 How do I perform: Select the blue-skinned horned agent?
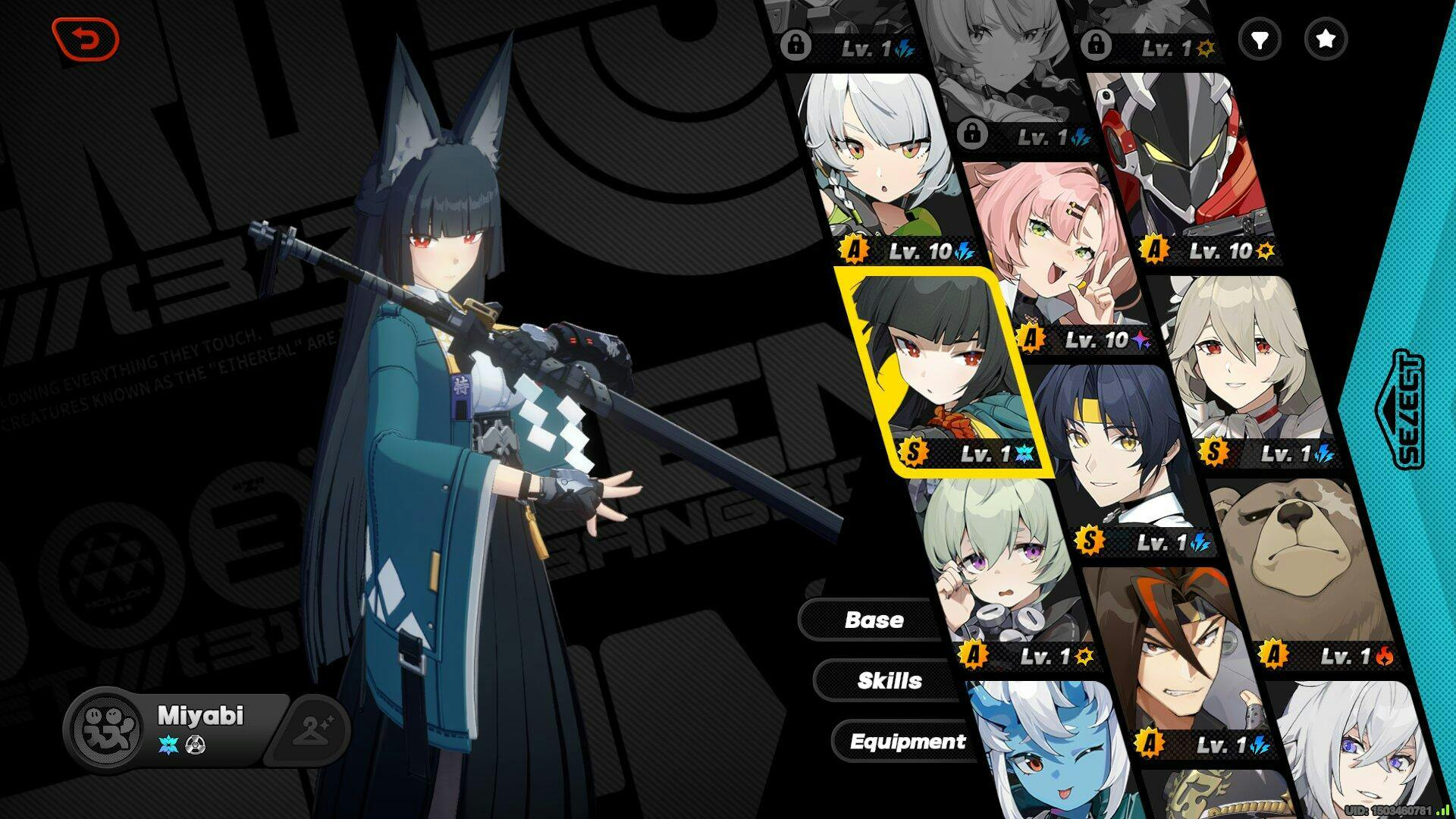(x=1046, y=751)
